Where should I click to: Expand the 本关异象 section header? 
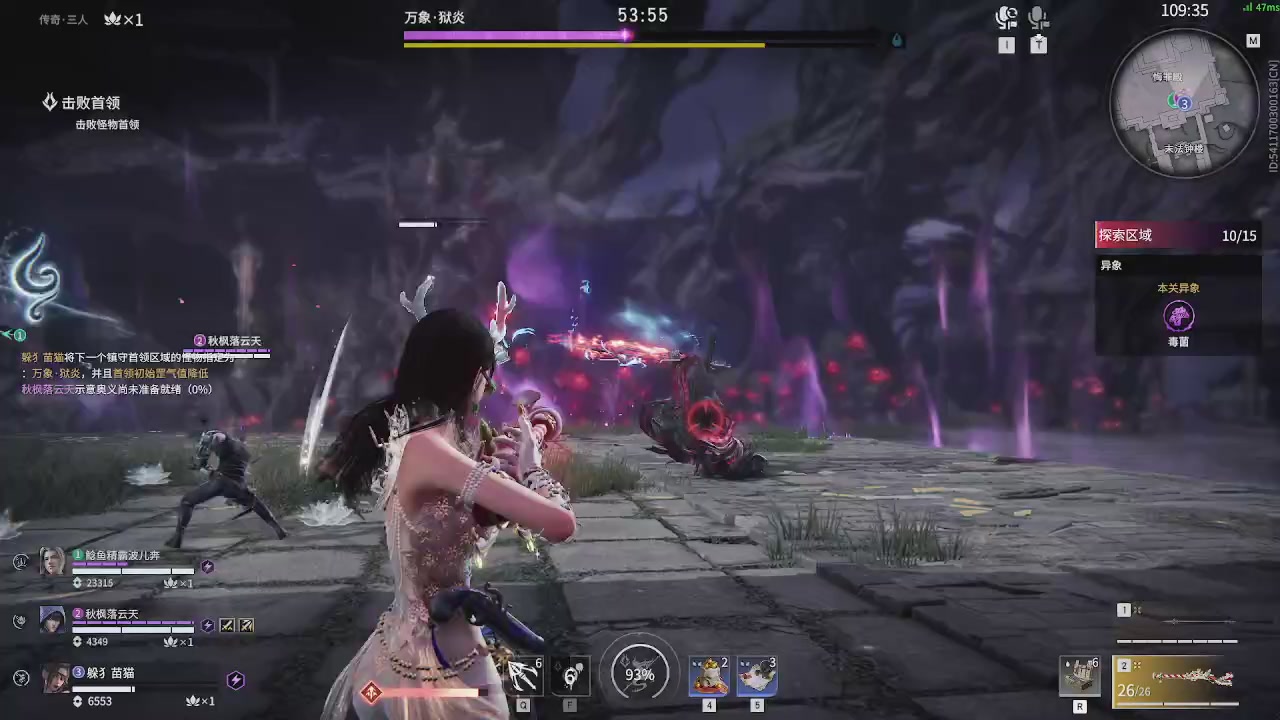(x=1178, y=287)
